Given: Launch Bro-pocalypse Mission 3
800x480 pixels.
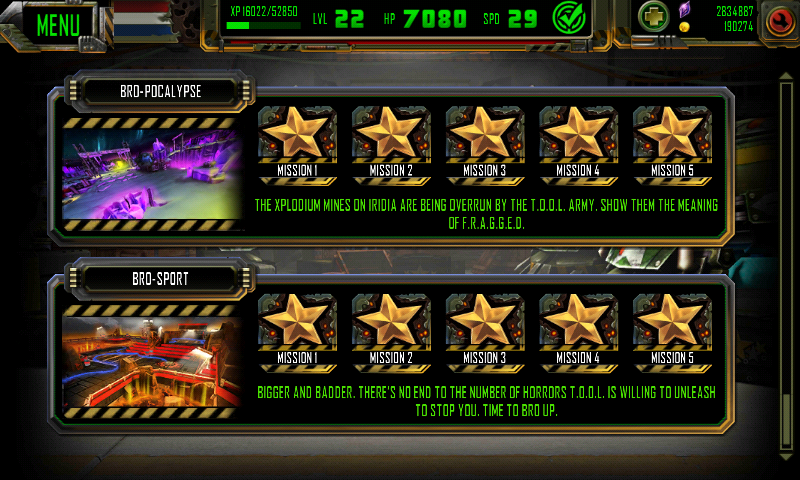Looking at the screenshot, I should (x=485, y=140).
